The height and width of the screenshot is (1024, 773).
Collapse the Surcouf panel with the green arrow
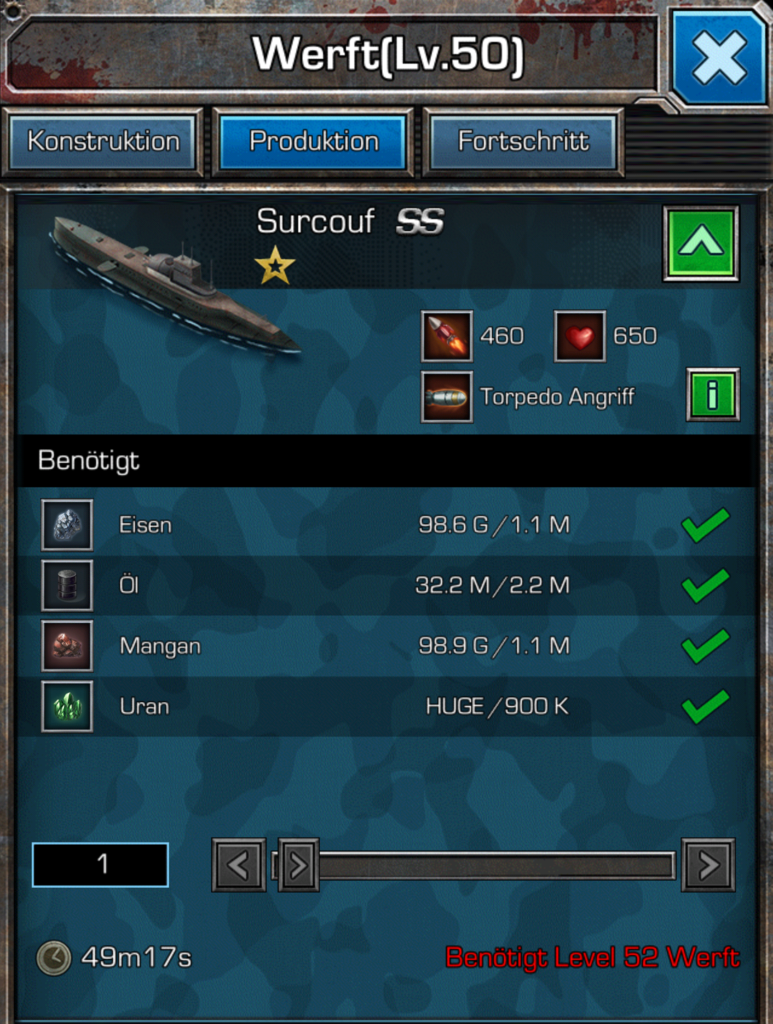click(700, 243)
